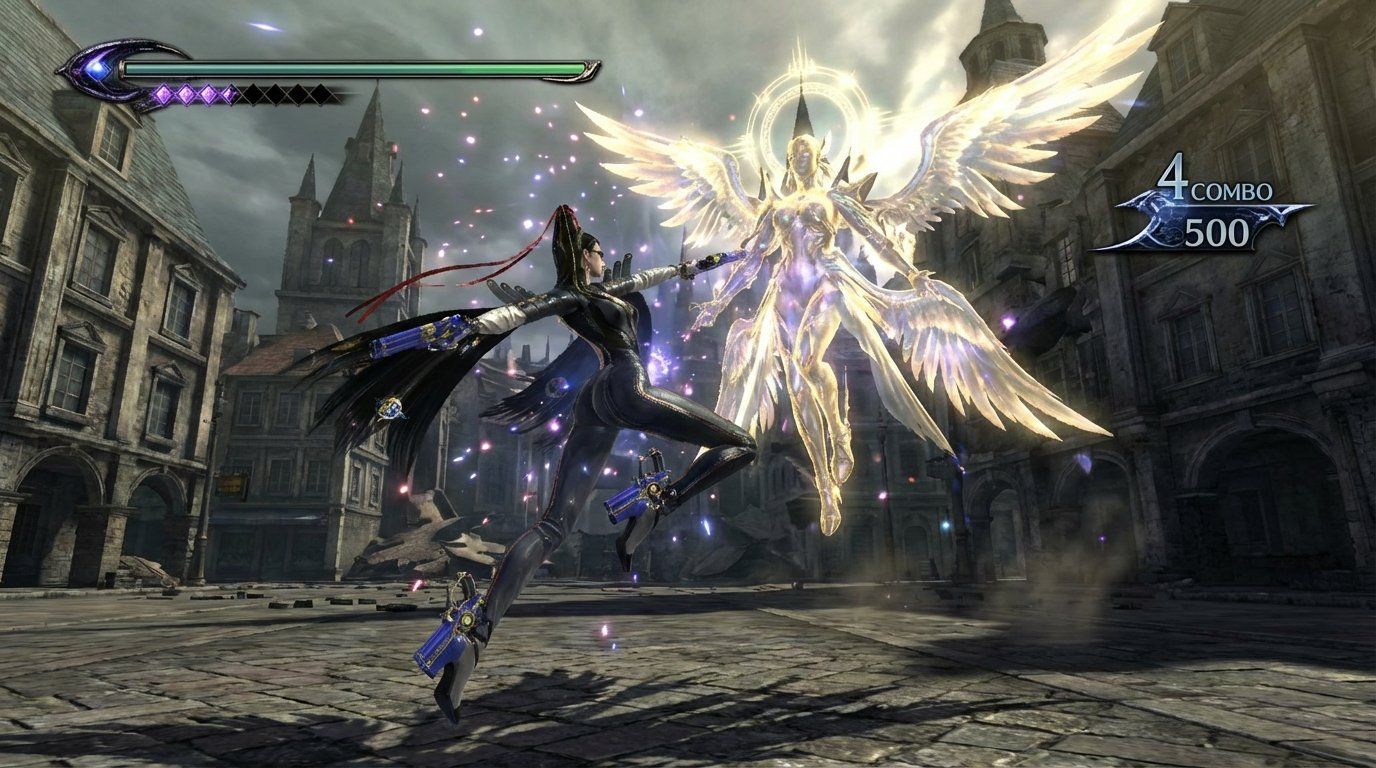
Task: Click the fifth darkened magic gauge slot
Action: point(254,93)
